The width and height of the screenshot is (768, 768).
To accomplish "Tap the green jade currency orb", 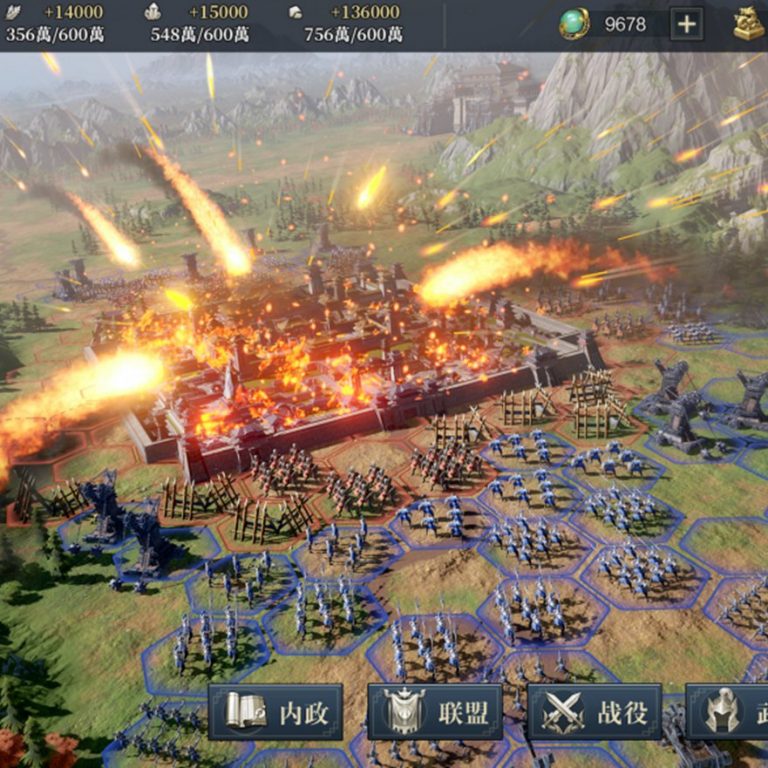I will [574, 24].
